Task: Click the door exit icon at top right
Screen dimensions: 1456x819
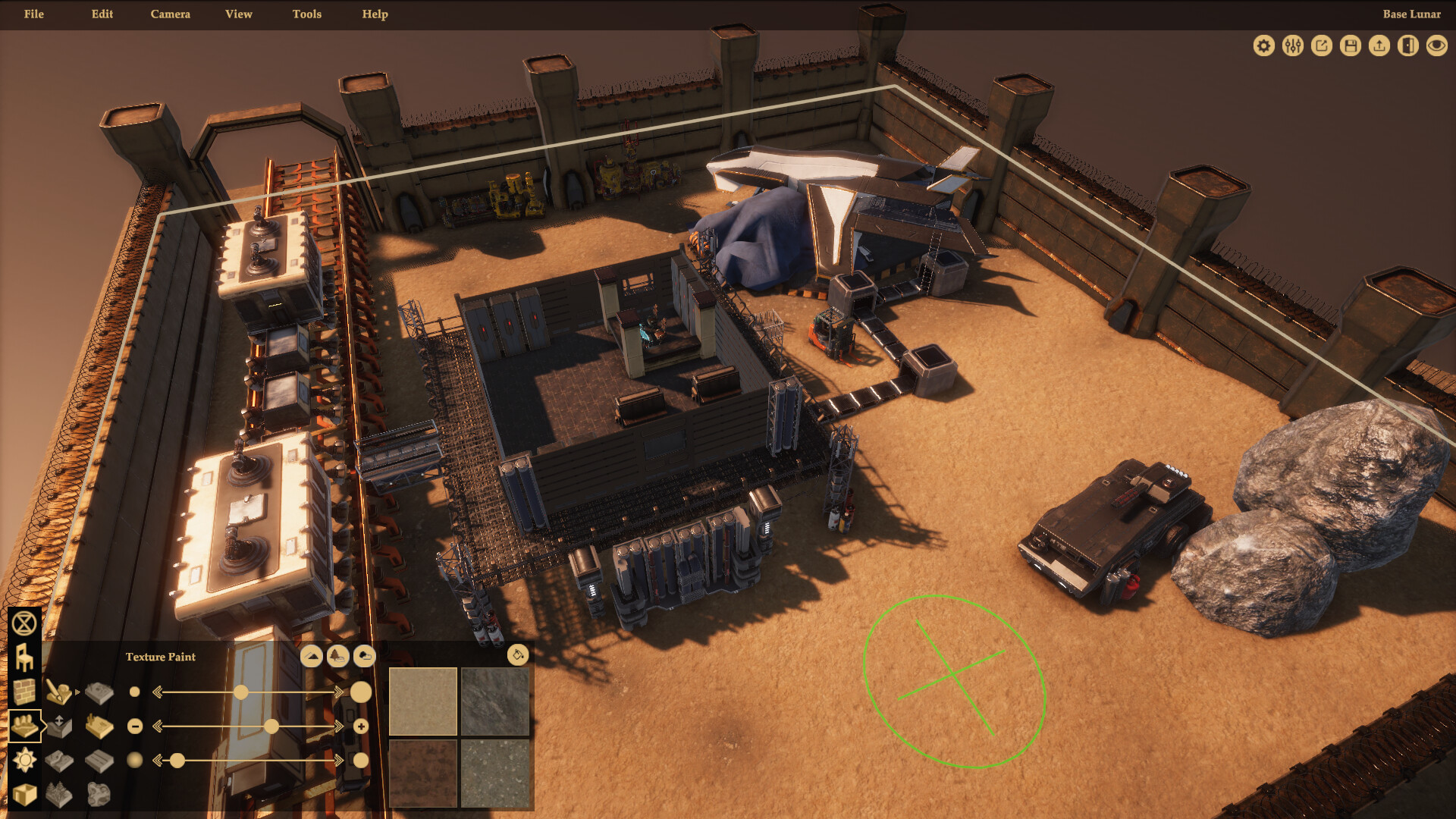Action: click(1408, 45)
